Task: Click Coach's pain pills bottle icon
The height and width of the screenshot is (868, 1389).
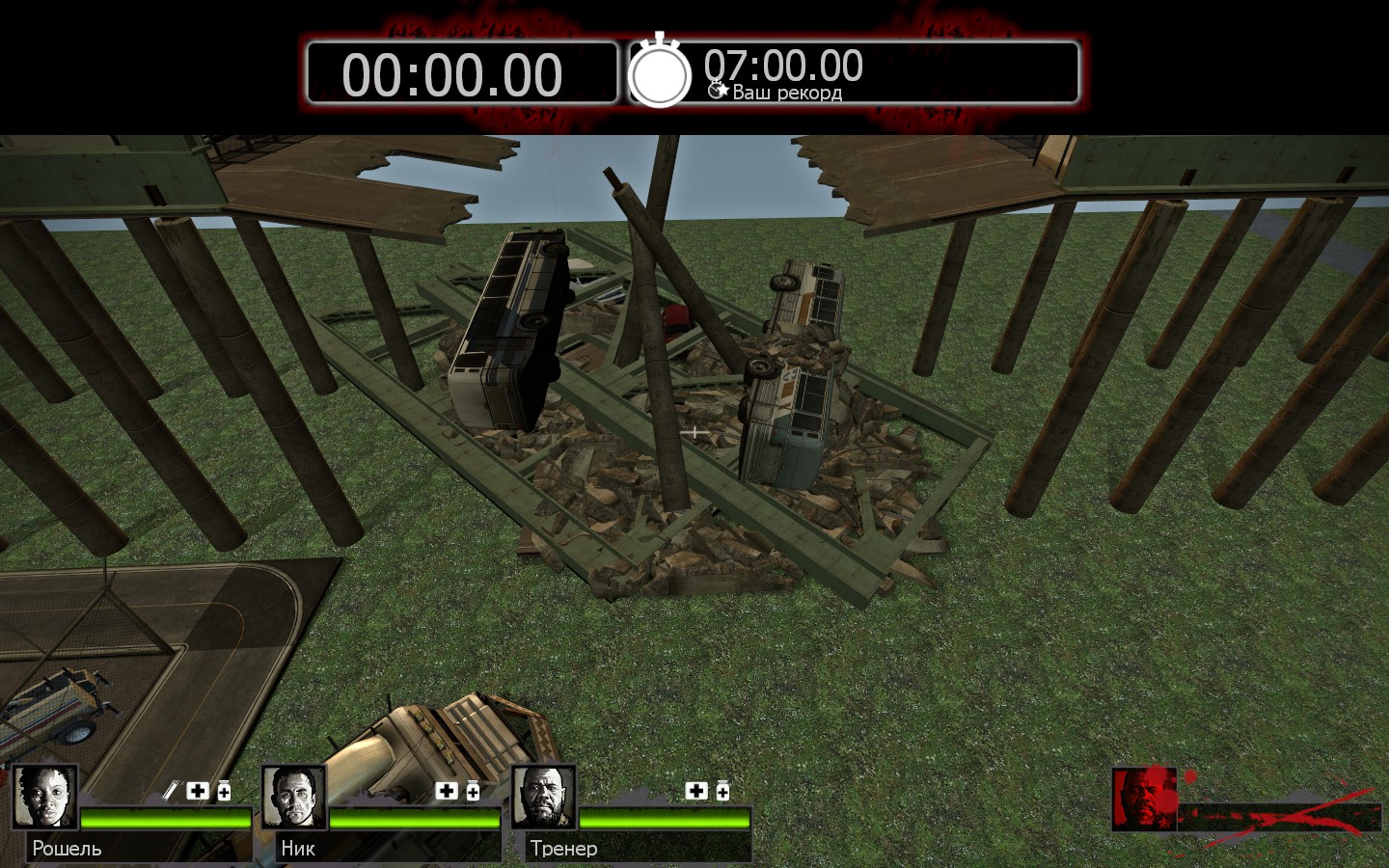Action: [x=722, y=791]
